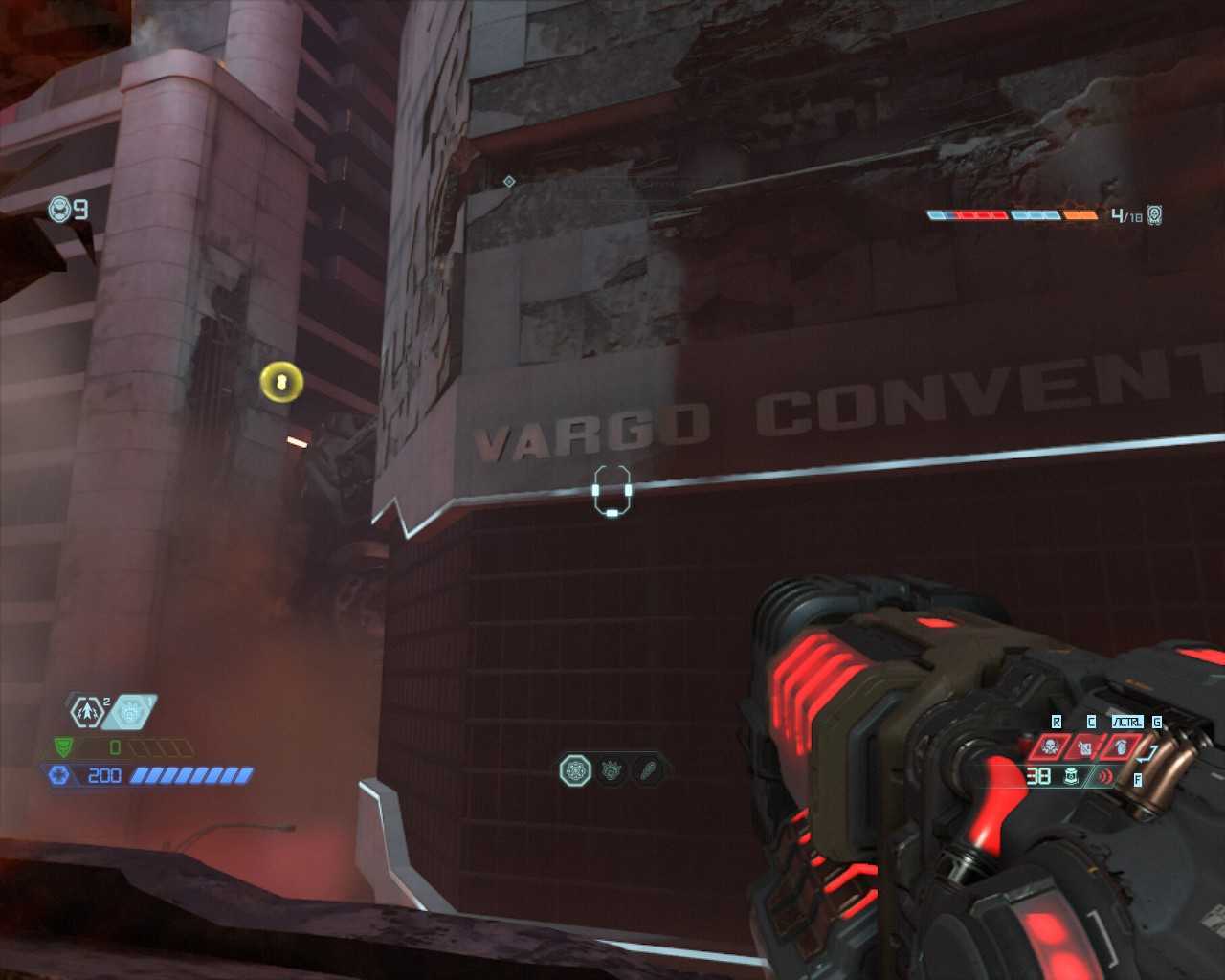Click the yellow secret marker icon
The image size is (1225, 980).
281,383
